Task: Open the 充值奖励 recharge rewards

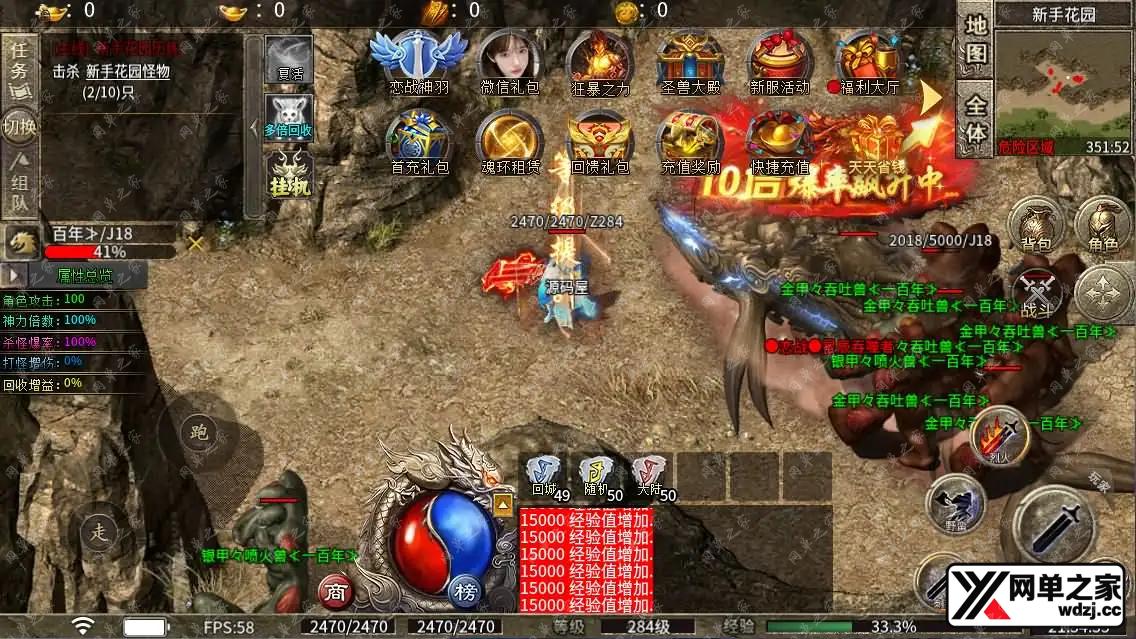Action: coord(690,140)
